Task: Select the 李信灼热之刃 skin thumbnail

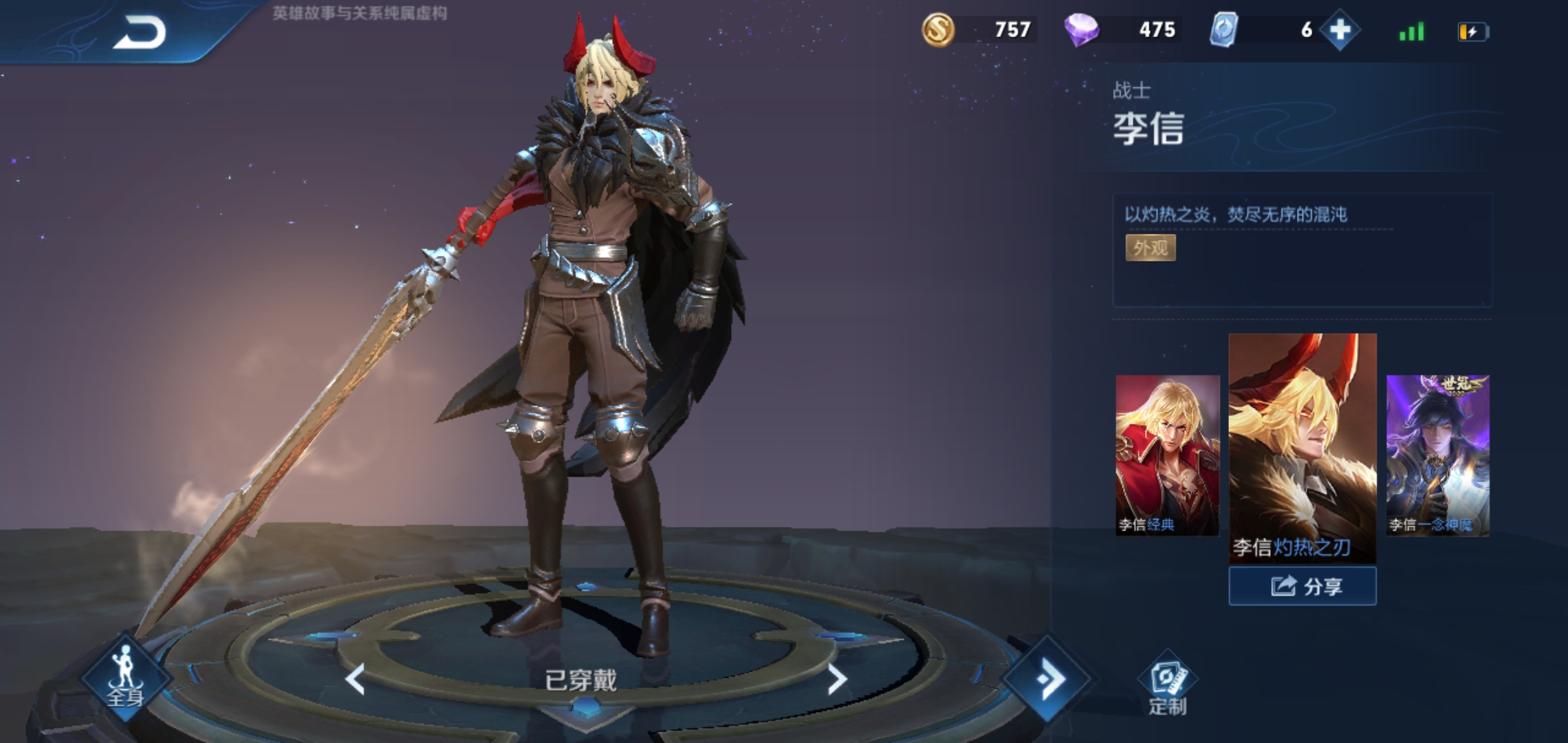Action: click(1302, 447)
